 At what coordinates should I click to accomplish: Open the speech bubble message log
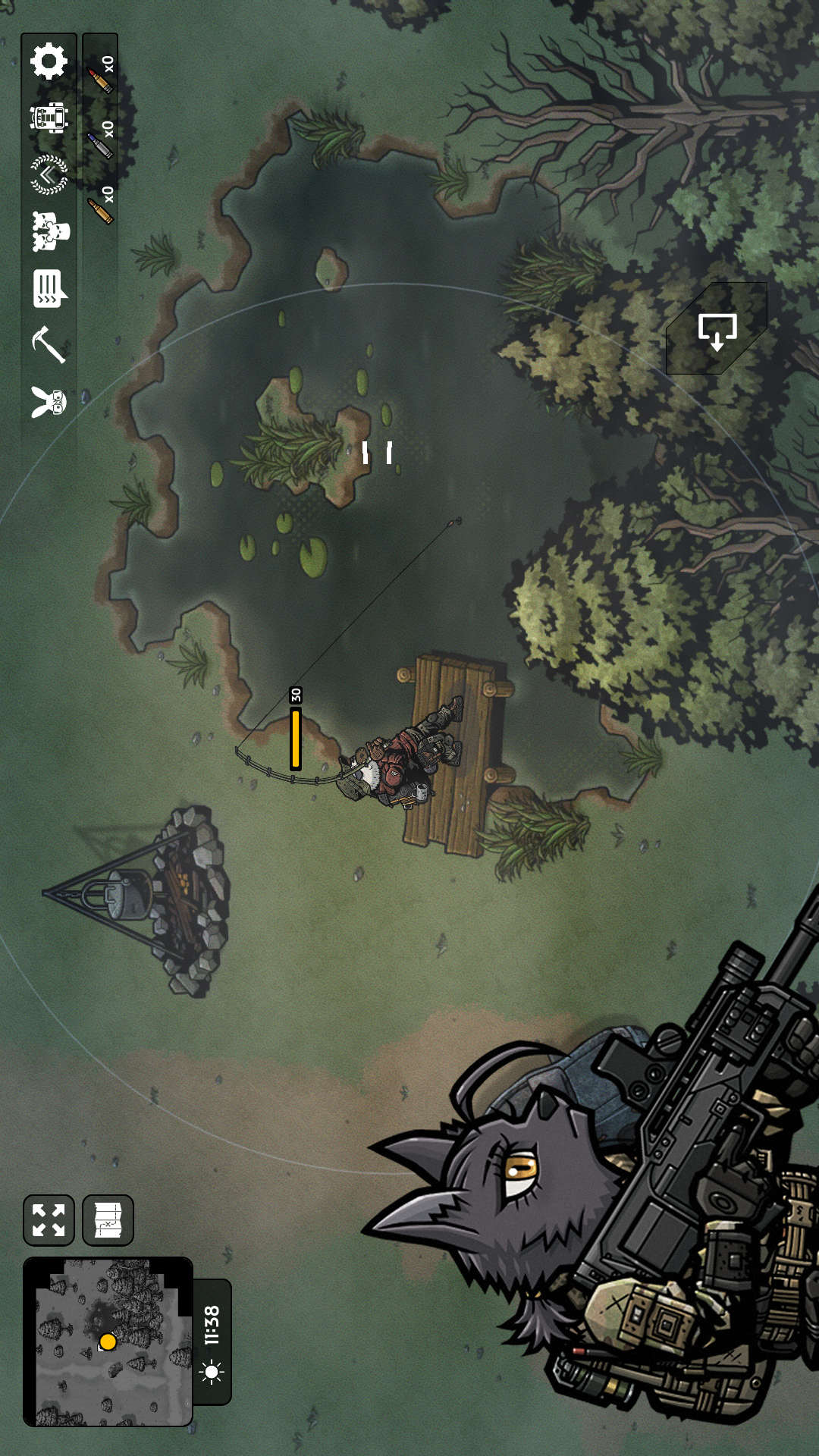click(50, 288)
